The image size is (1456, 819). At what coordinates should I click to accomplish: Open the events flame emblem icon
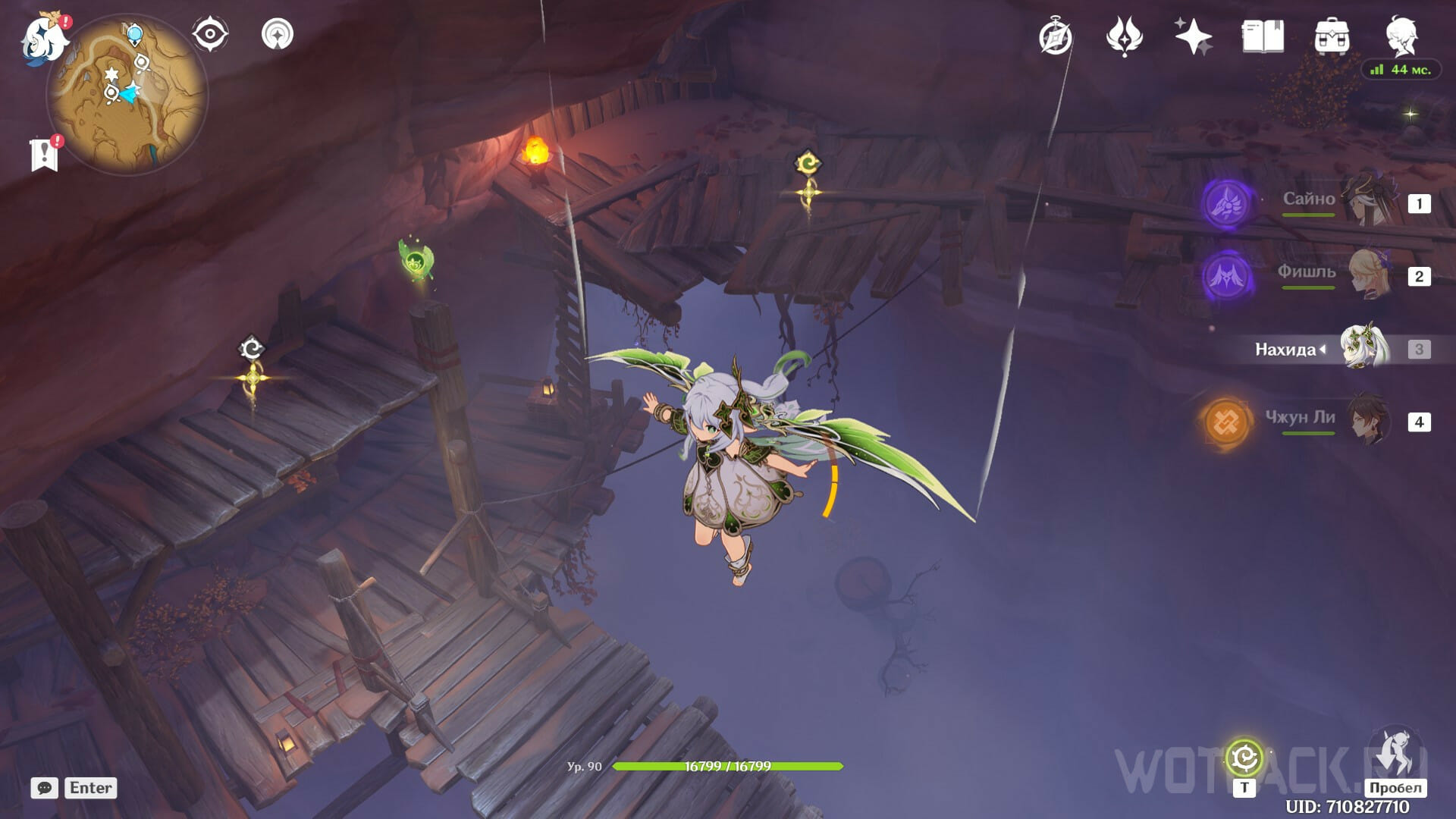1124,36
